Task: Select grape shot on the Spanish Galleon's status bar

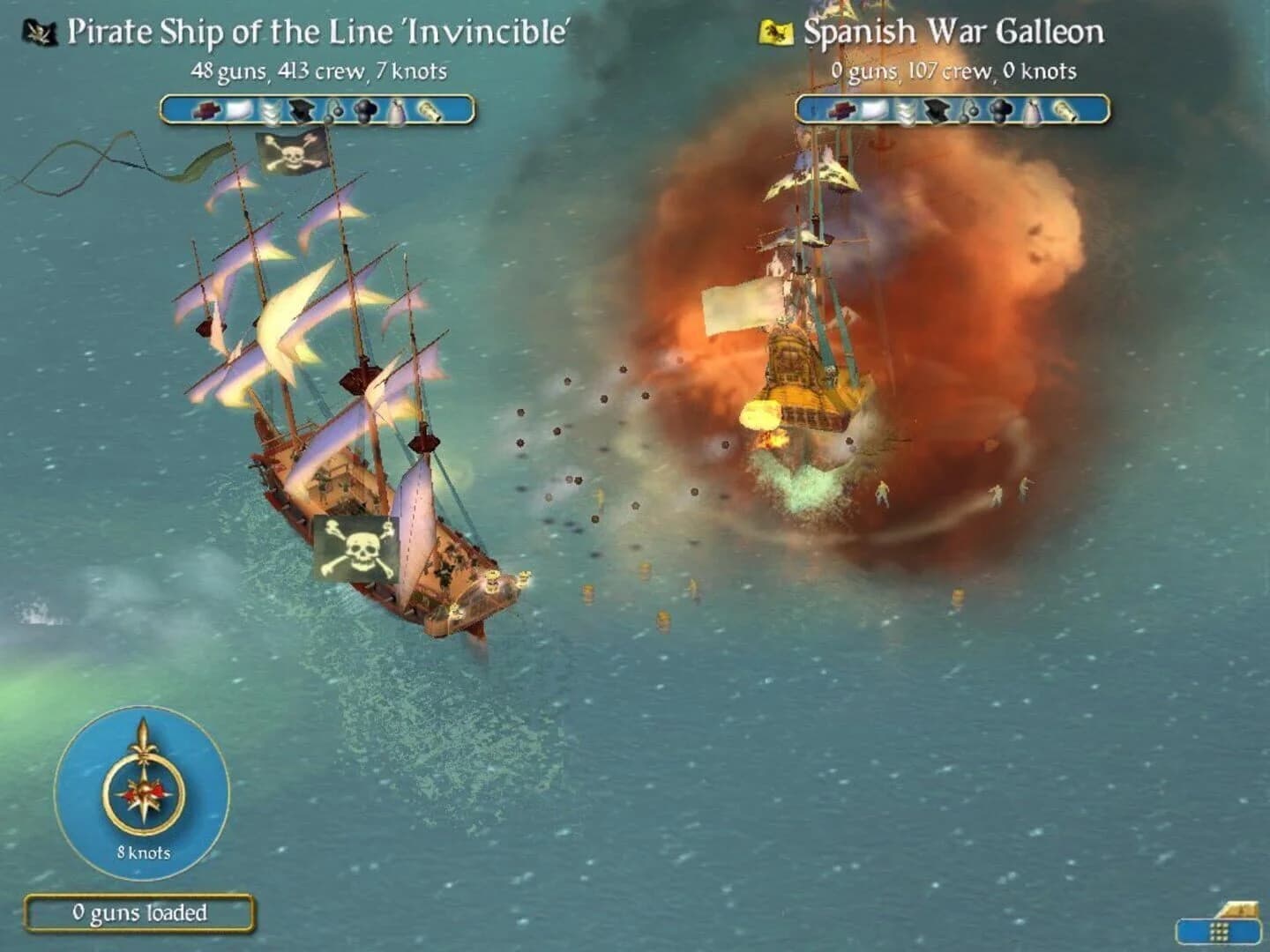Action: click(1001, 111)
